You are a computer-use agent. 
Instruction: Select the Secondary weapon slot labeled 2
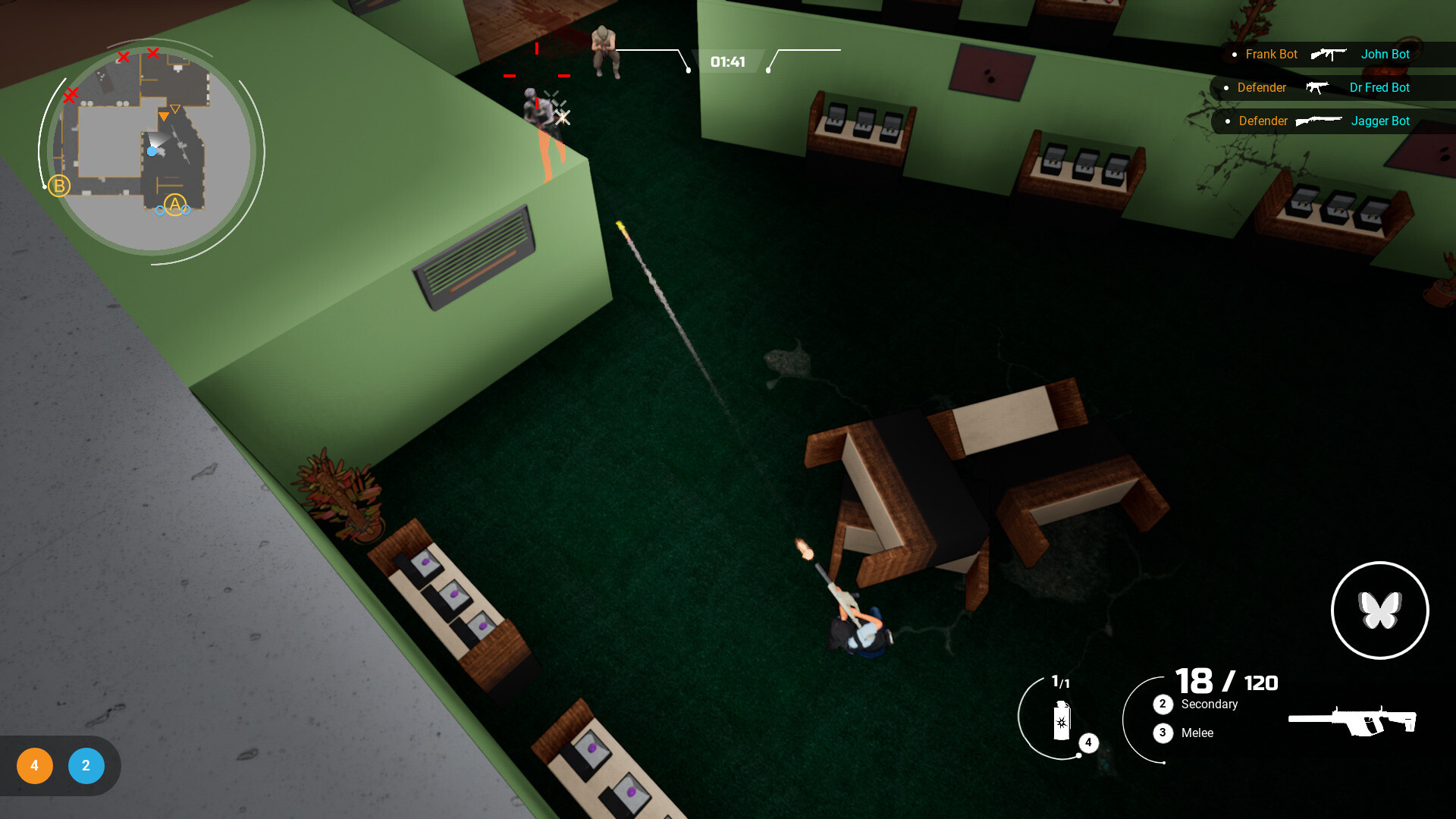[x=1163, y=704]
